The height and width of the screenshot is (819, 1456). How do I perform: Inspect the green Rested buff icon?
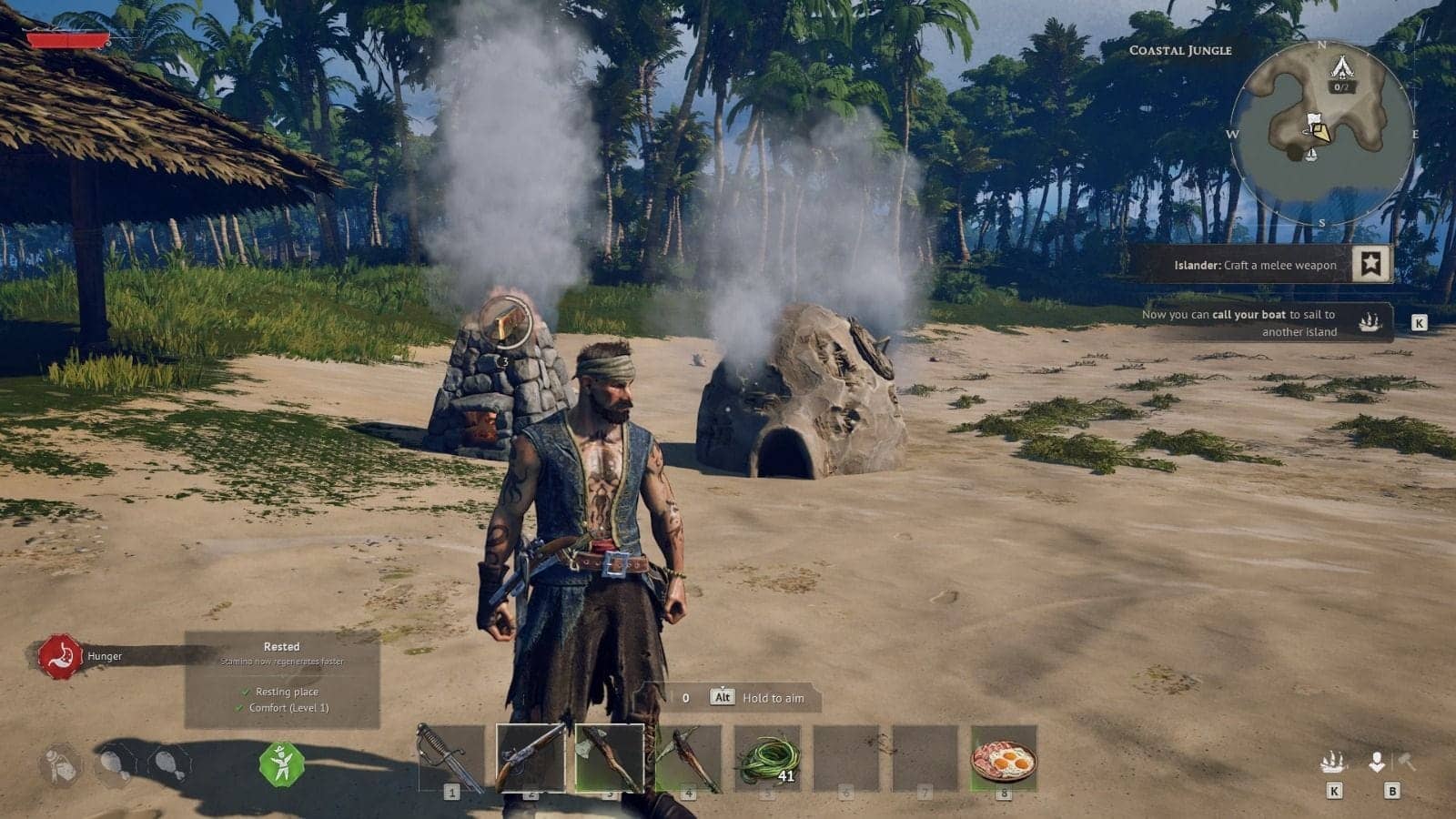(x=281, y=763)
